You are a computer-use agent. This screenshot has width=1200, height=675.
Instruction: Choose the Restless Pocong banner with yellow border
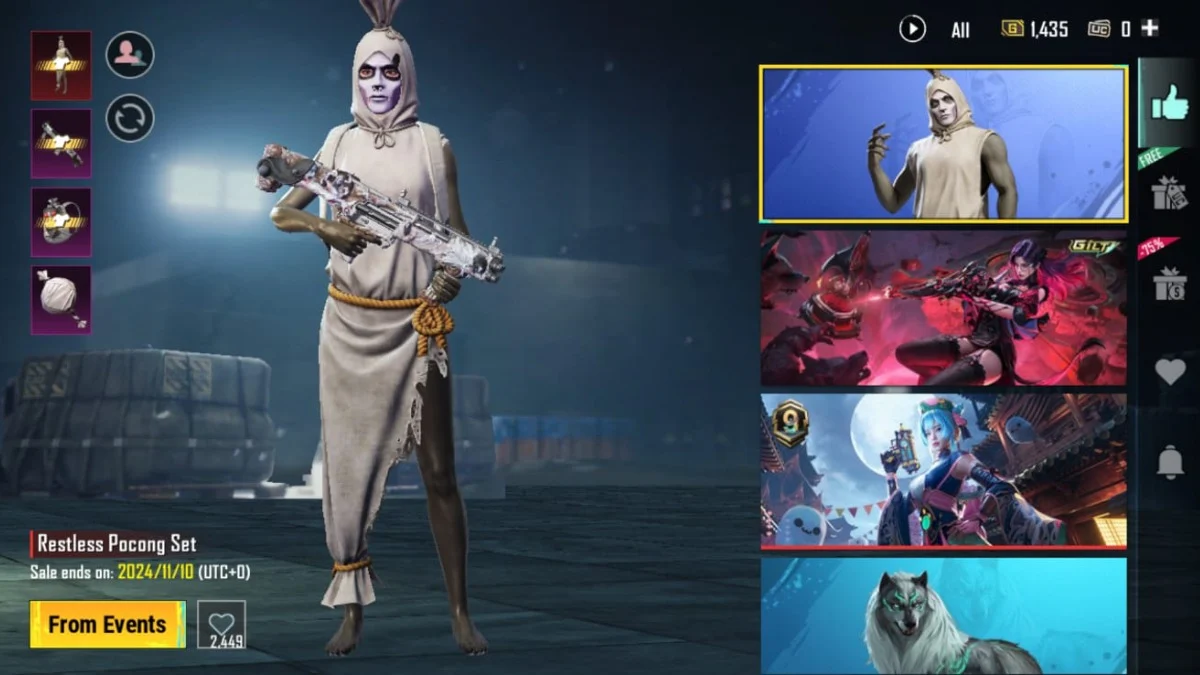click(x=943, y=143)
